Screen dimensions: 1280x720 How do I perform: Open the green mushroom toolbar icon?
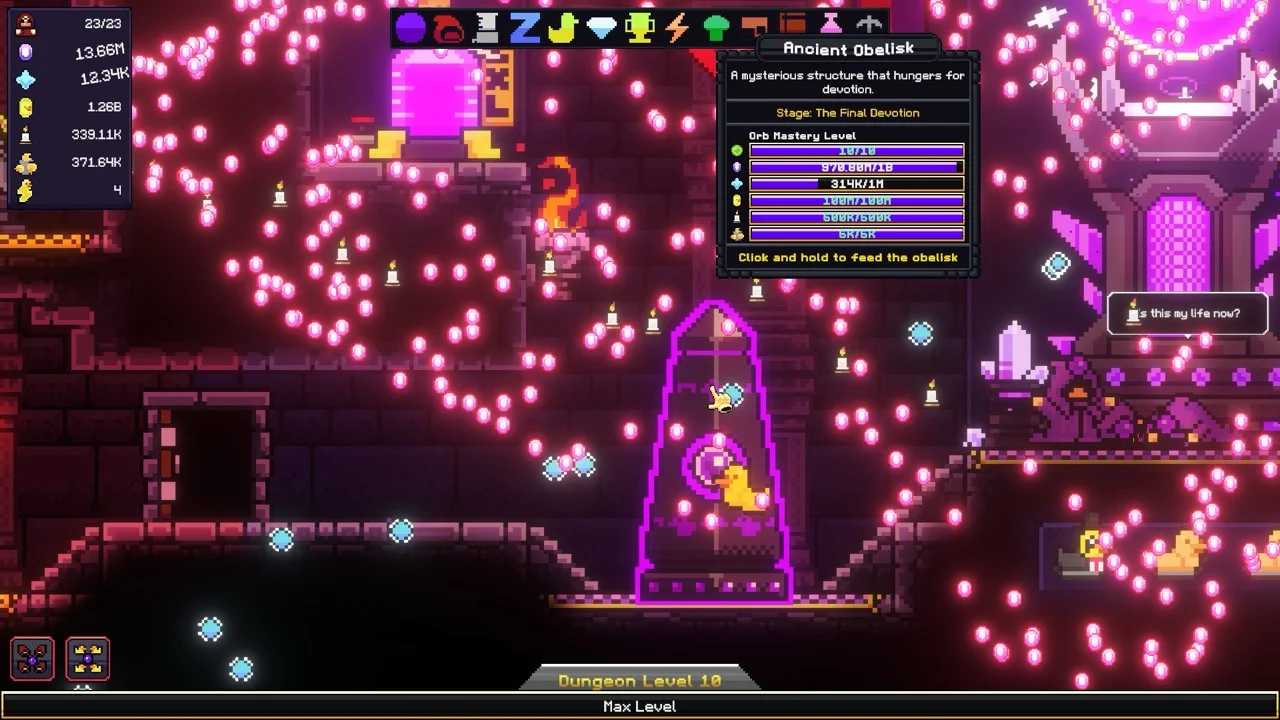click(716, 28)
